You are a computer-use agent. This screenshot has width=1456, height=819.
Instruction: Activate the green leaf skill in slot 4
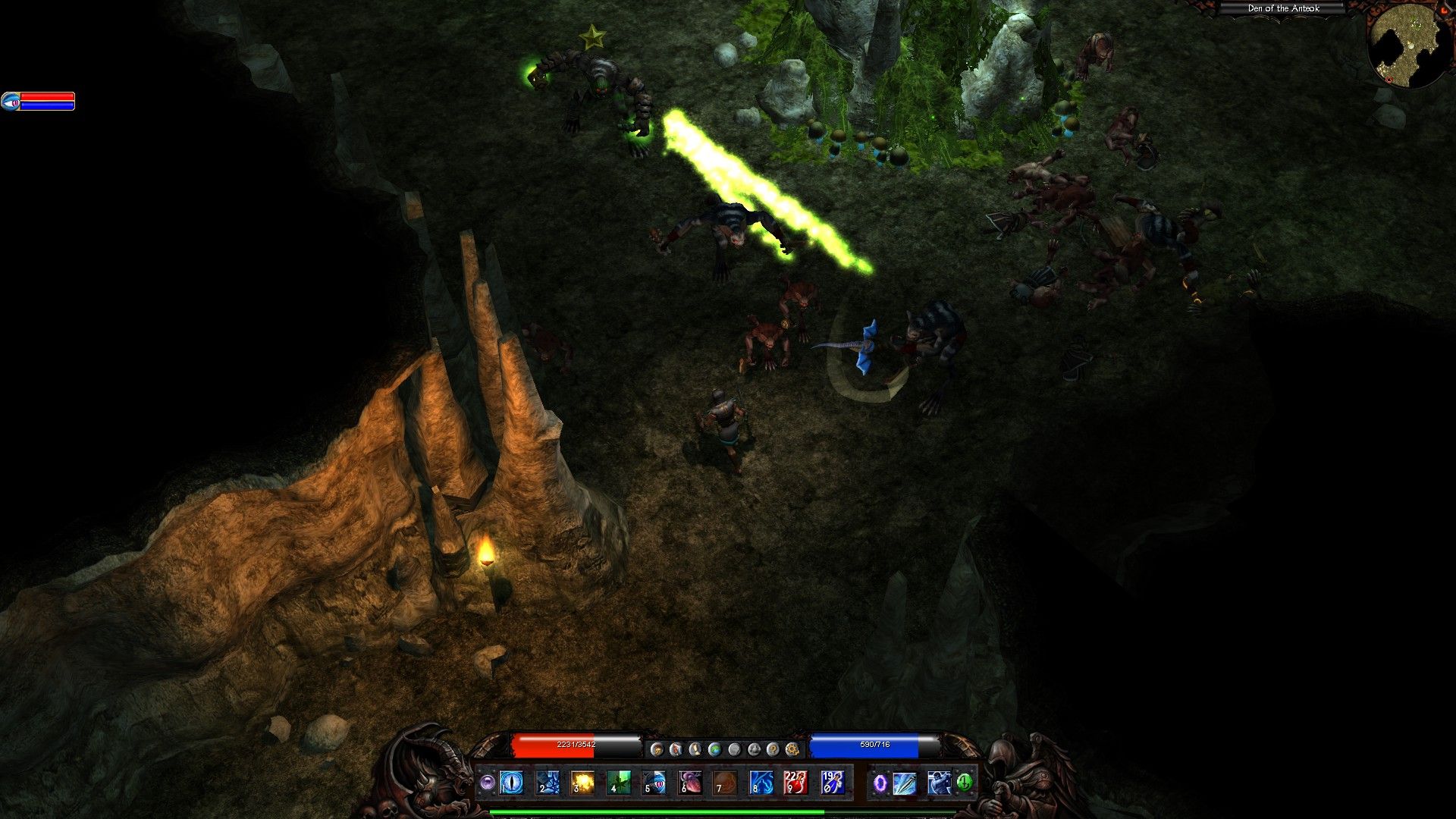click(618, 782)
